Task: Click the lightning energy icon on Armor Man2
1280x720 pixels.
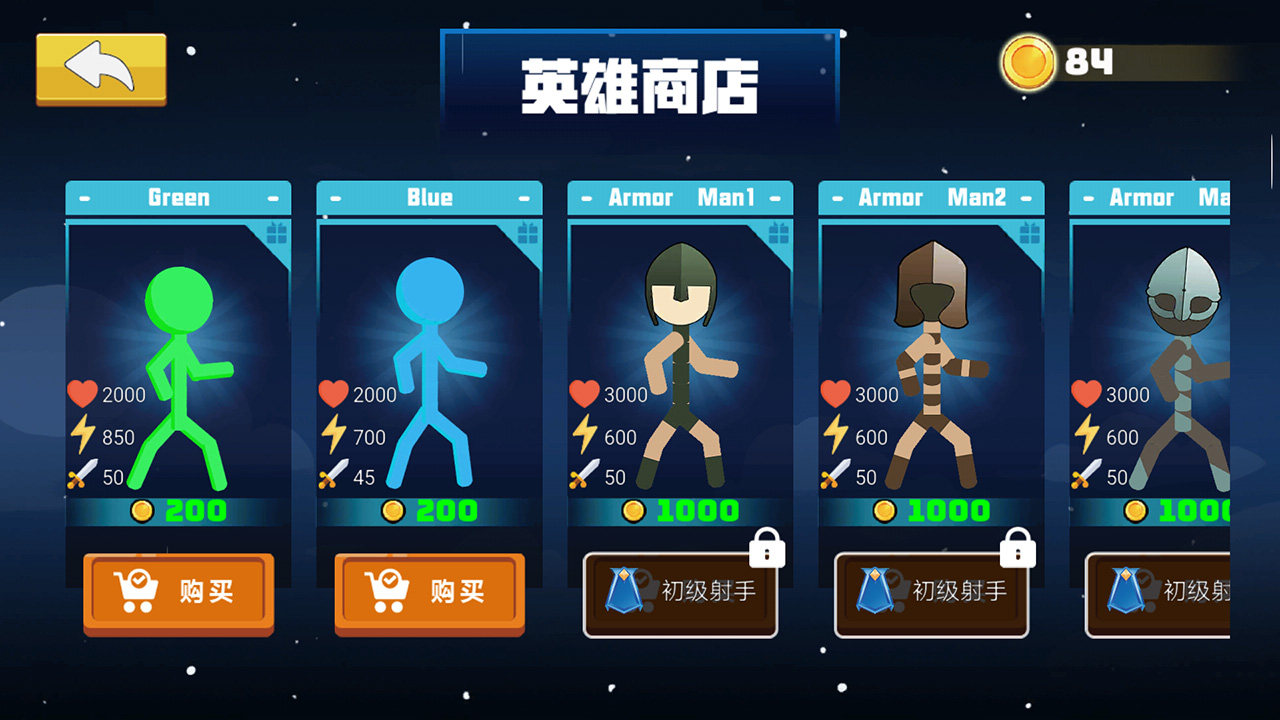Action: click(839, 436)
